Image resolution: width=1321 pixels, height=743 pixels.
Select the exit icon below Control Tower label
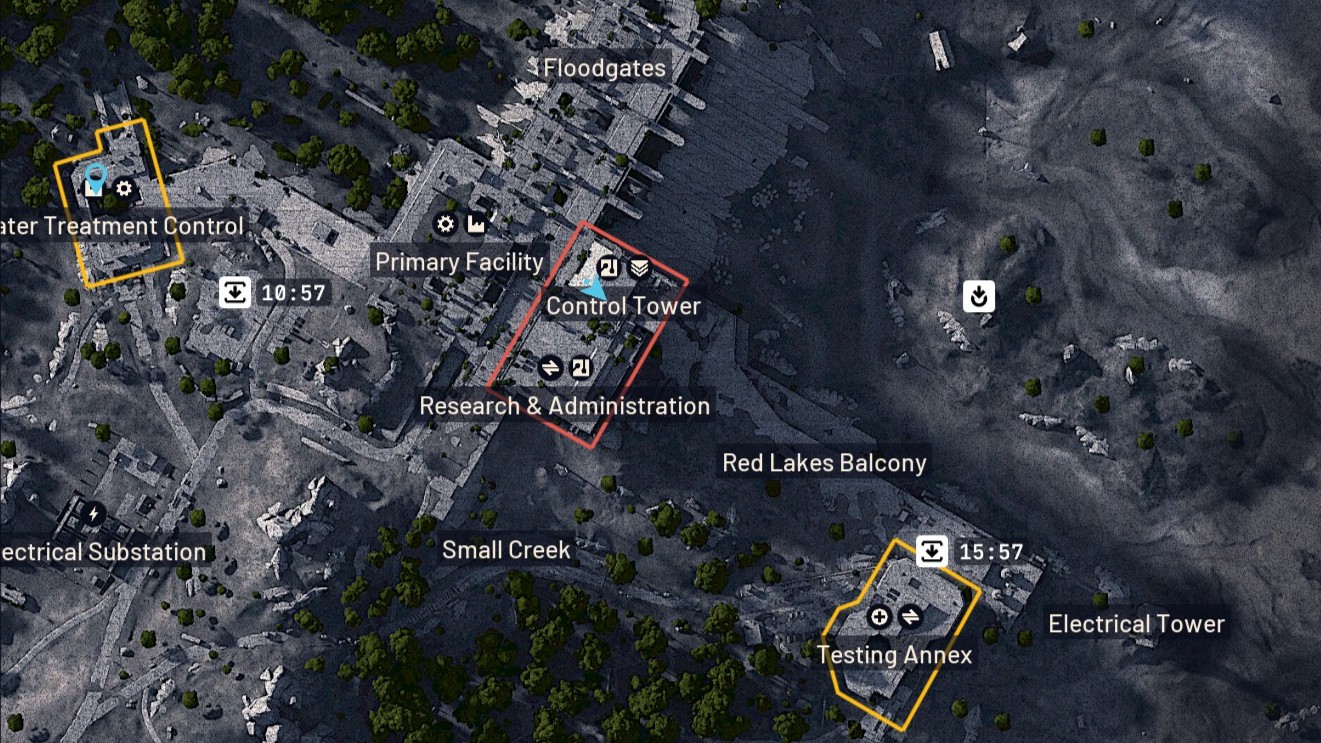[583, 366]
